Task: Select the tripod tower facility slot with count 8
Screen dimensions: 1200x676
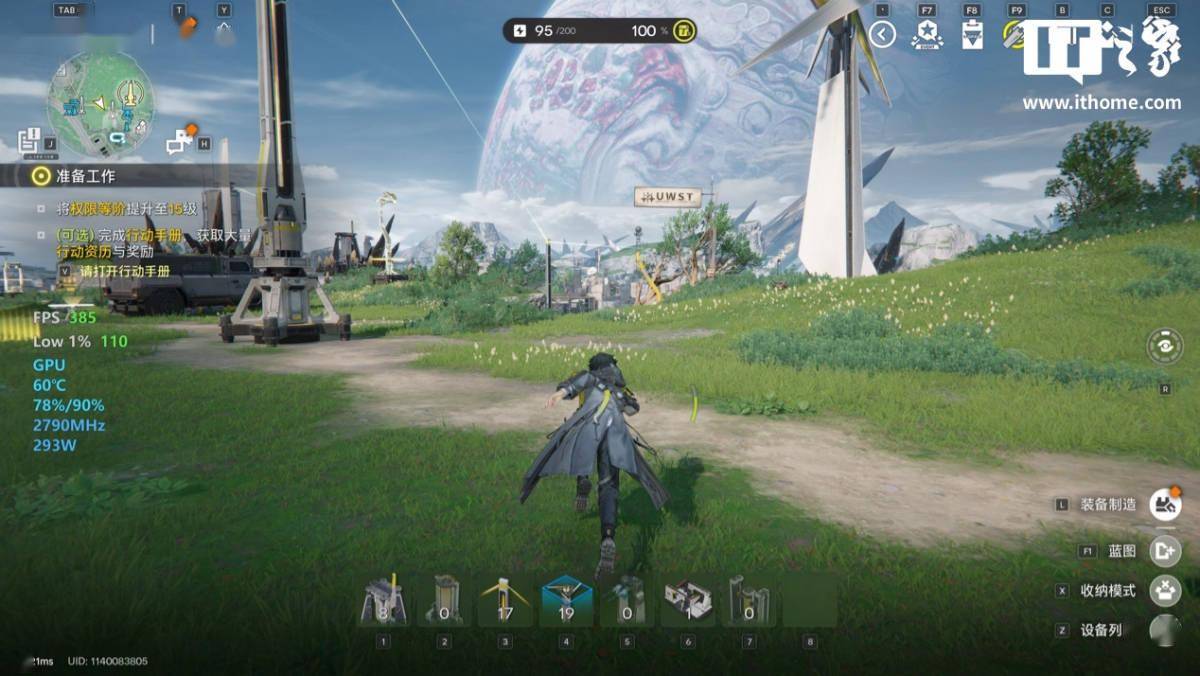Action: 383,602
